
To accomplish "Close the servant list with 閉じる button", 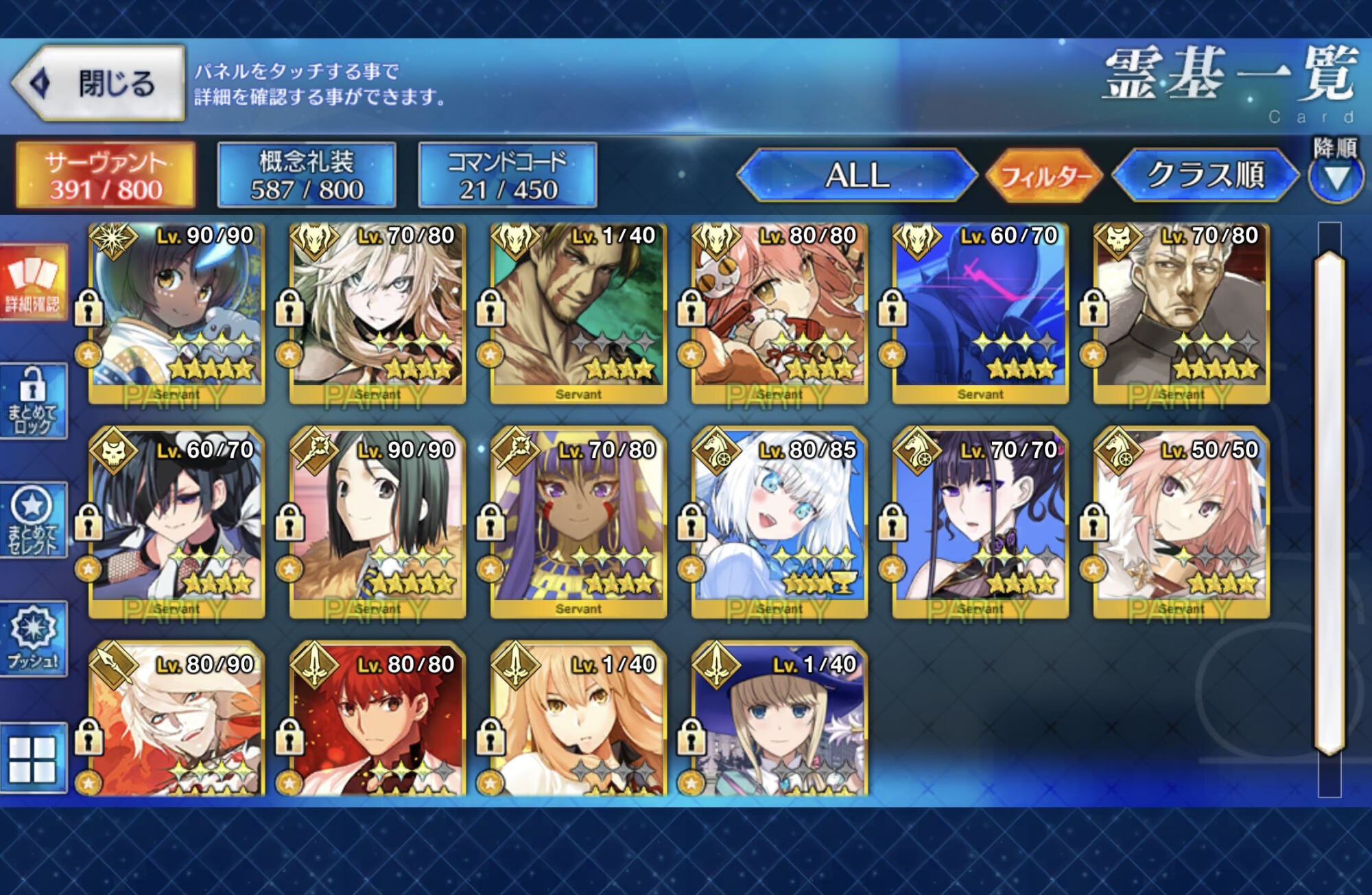I will [x=99, y=84].
